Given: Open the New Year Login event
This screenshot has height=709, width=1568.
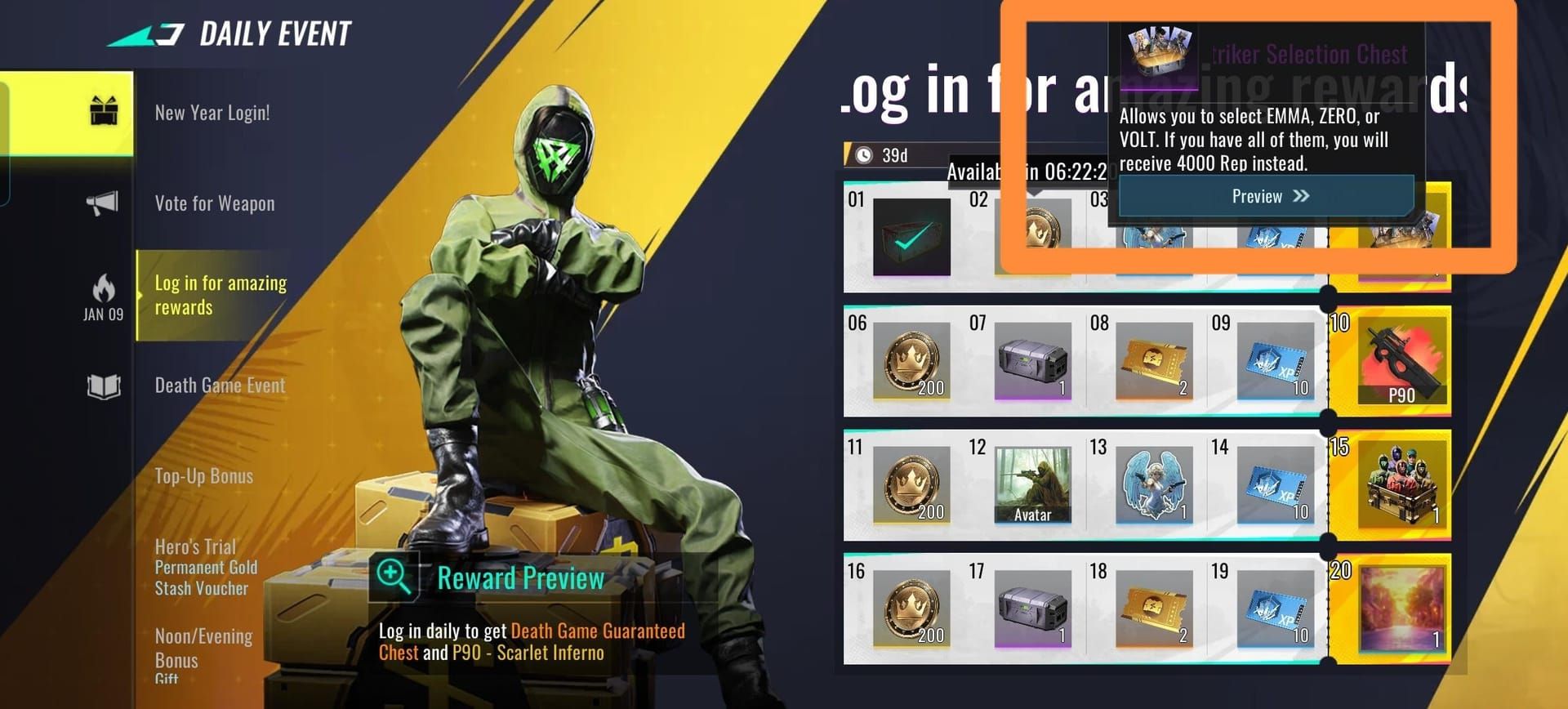Looking at the screenshot, I should (212, 113).
